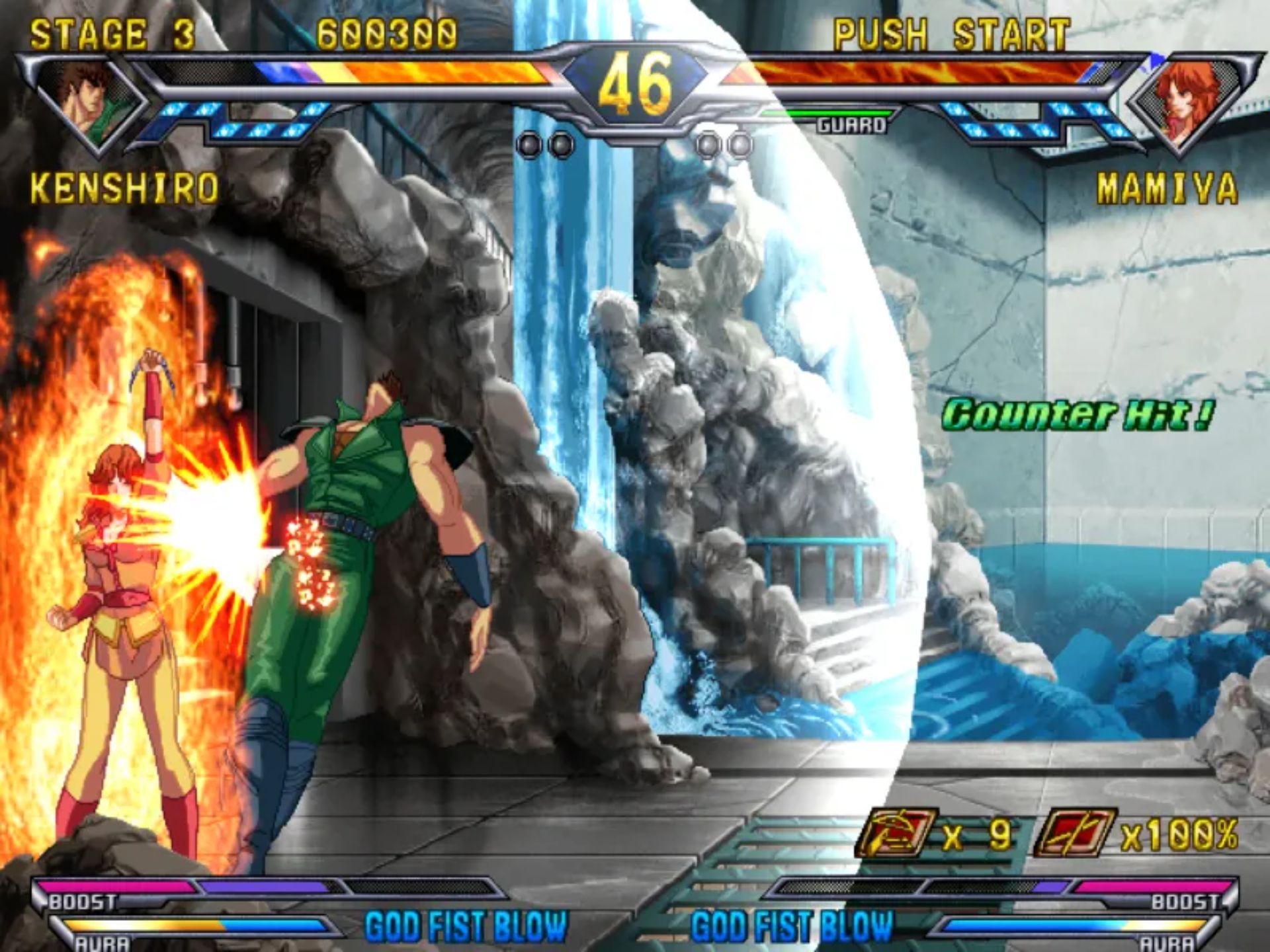Select the red icon beside x100%
Viewport: 1270px width, 952px height.
pyautogui.click(x=1074, y=833)
